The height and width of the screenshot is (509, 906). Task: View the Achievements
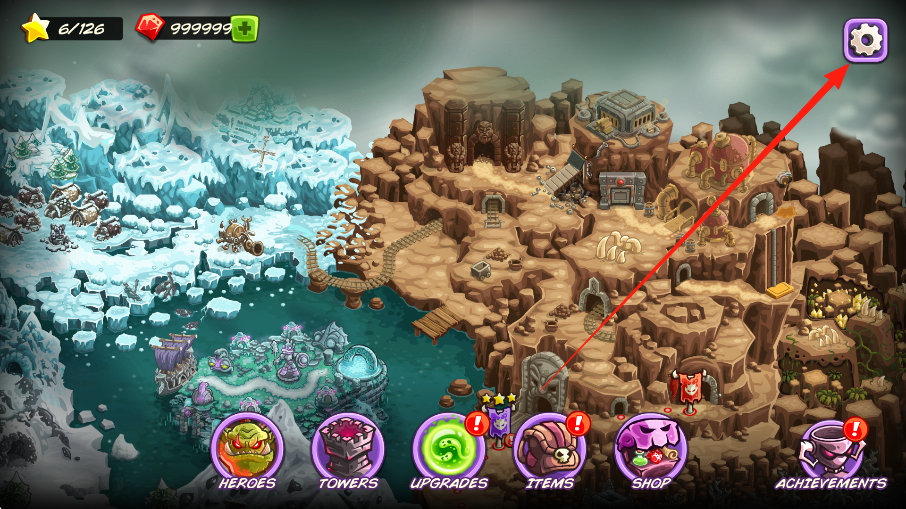coord(831,451)
